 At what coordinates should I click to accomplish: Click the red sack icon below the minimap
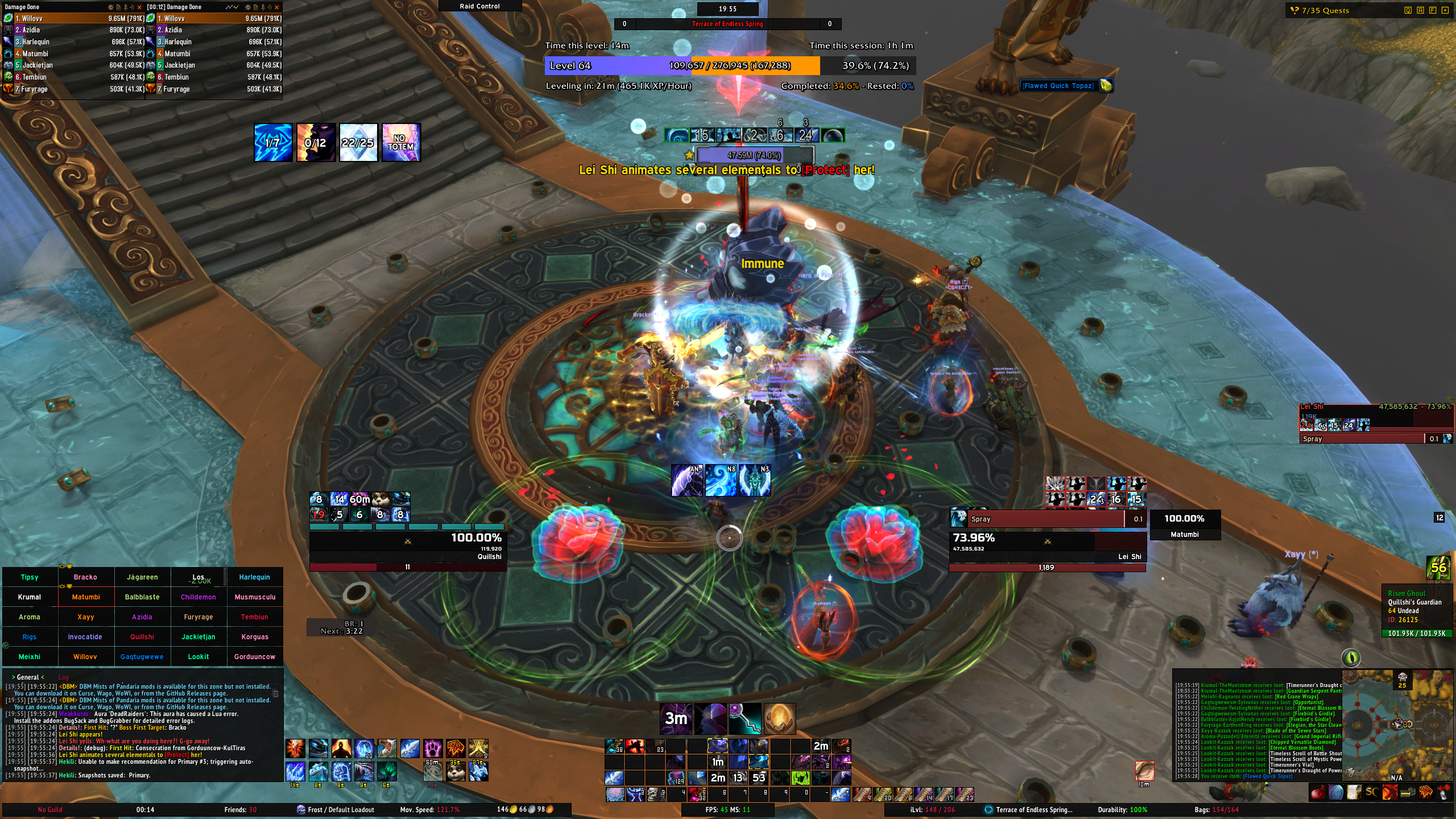tap(1318, 792)
